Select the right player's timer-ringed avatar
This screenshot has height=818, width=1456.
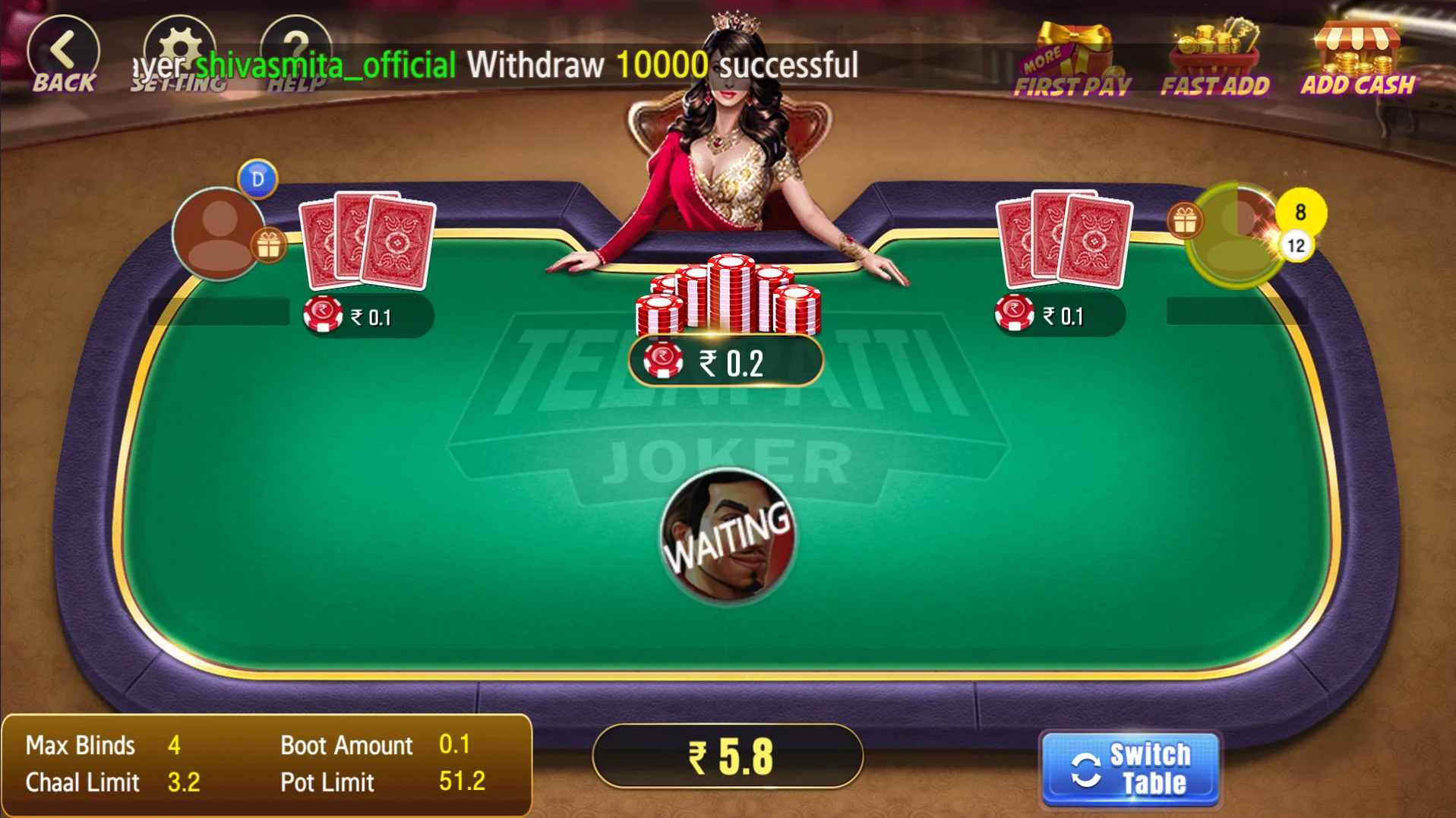click(1236, 234)
